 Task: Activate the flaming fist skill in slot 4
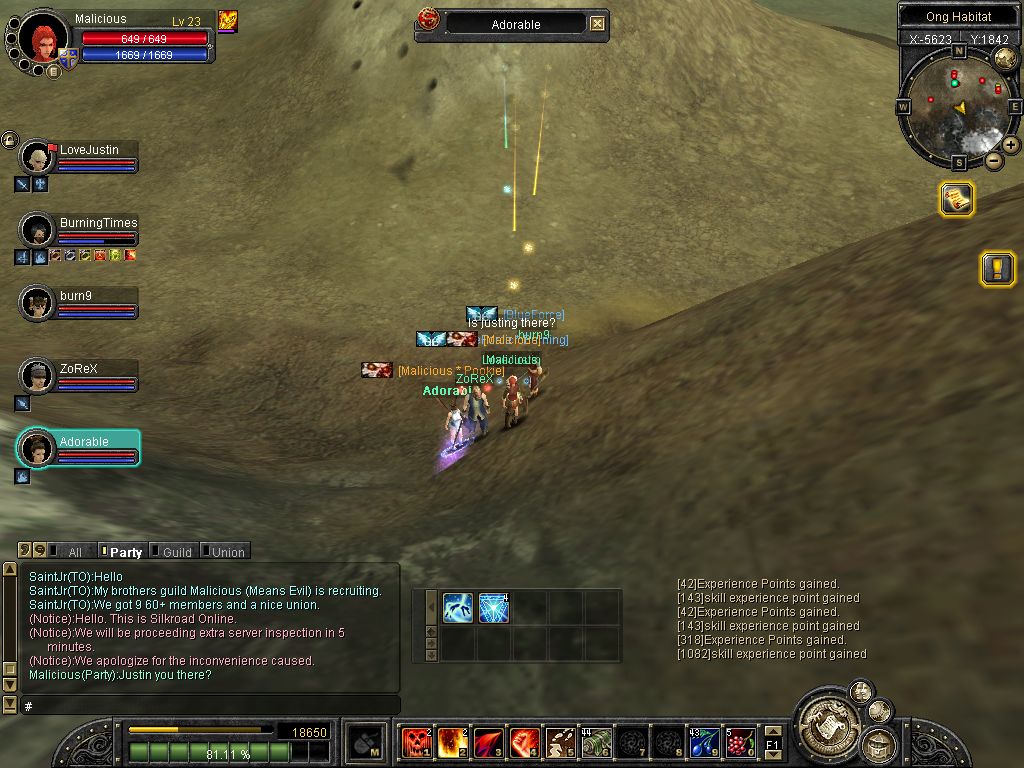point(524,742)
